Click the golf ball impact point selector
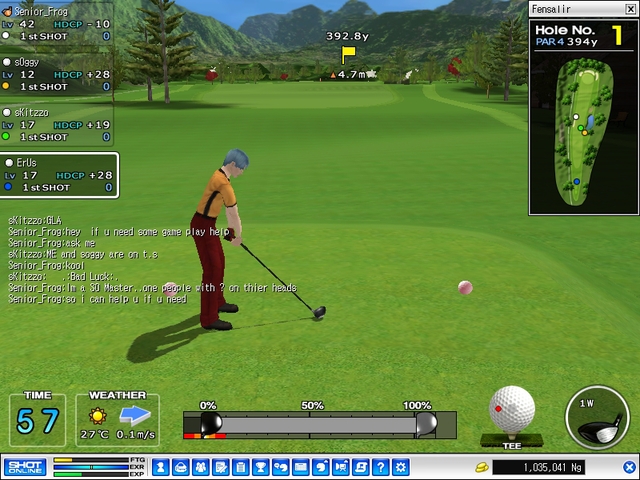Viewport: 640px width, 480px height. tap(512, 410)
